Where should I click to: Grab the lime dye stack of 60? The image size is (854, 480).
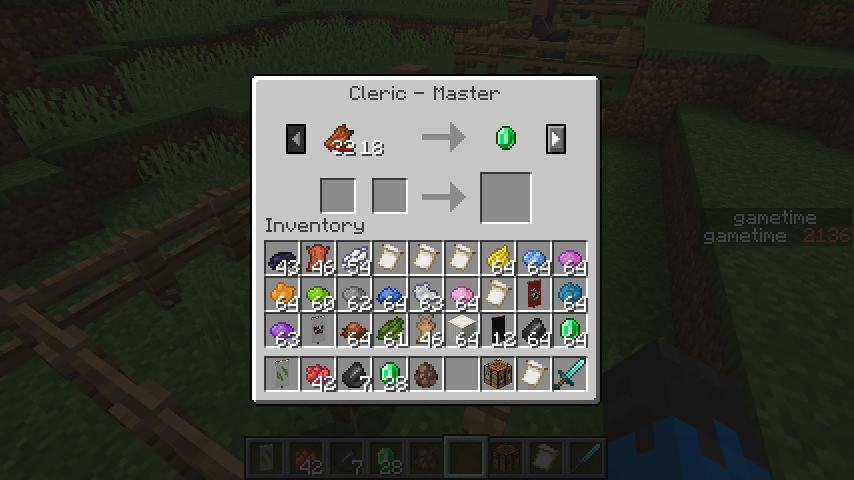click(x=318, y=295)
